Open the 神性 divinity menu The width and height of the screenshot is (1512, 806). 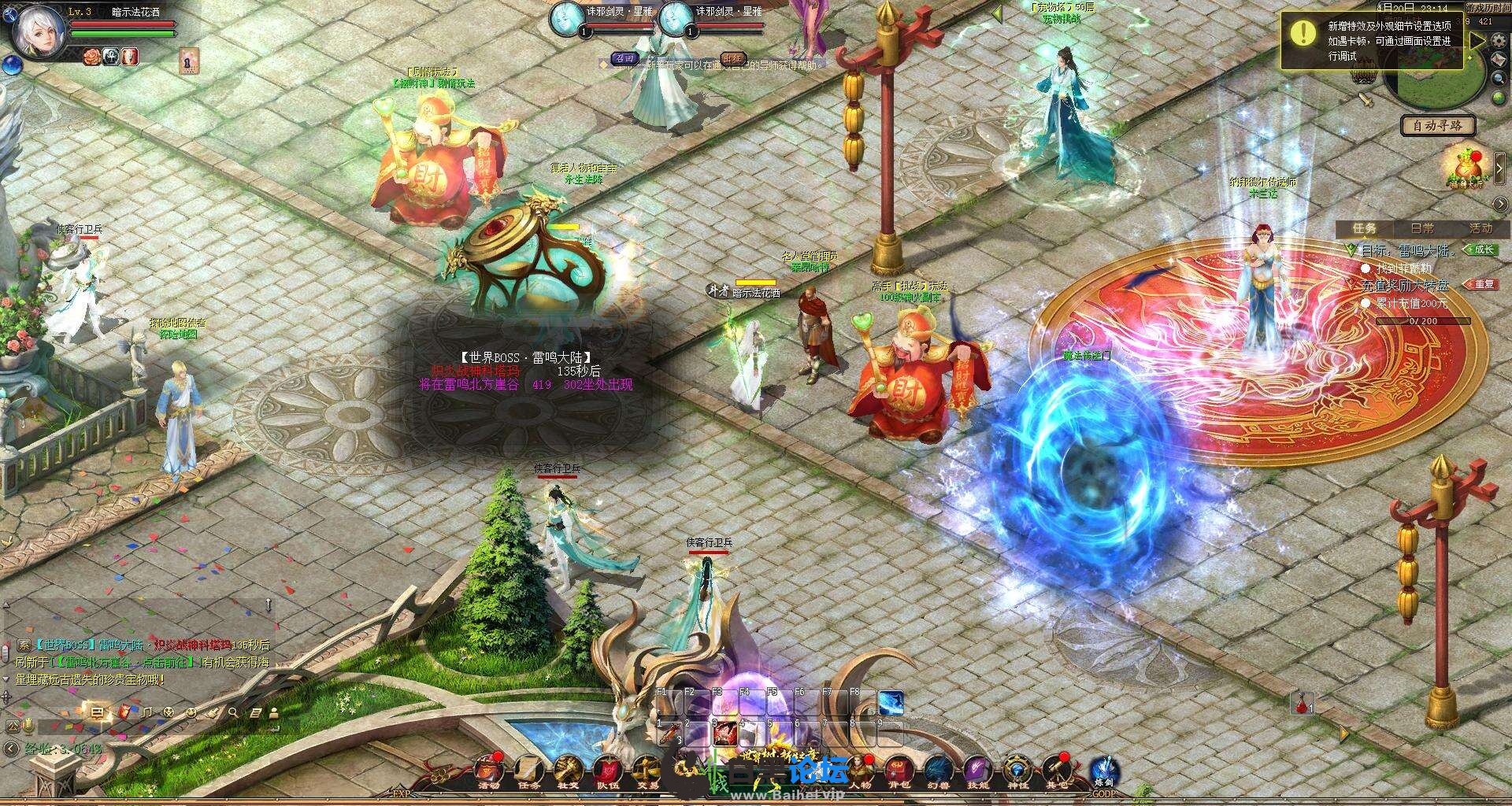pos(1017,769)
